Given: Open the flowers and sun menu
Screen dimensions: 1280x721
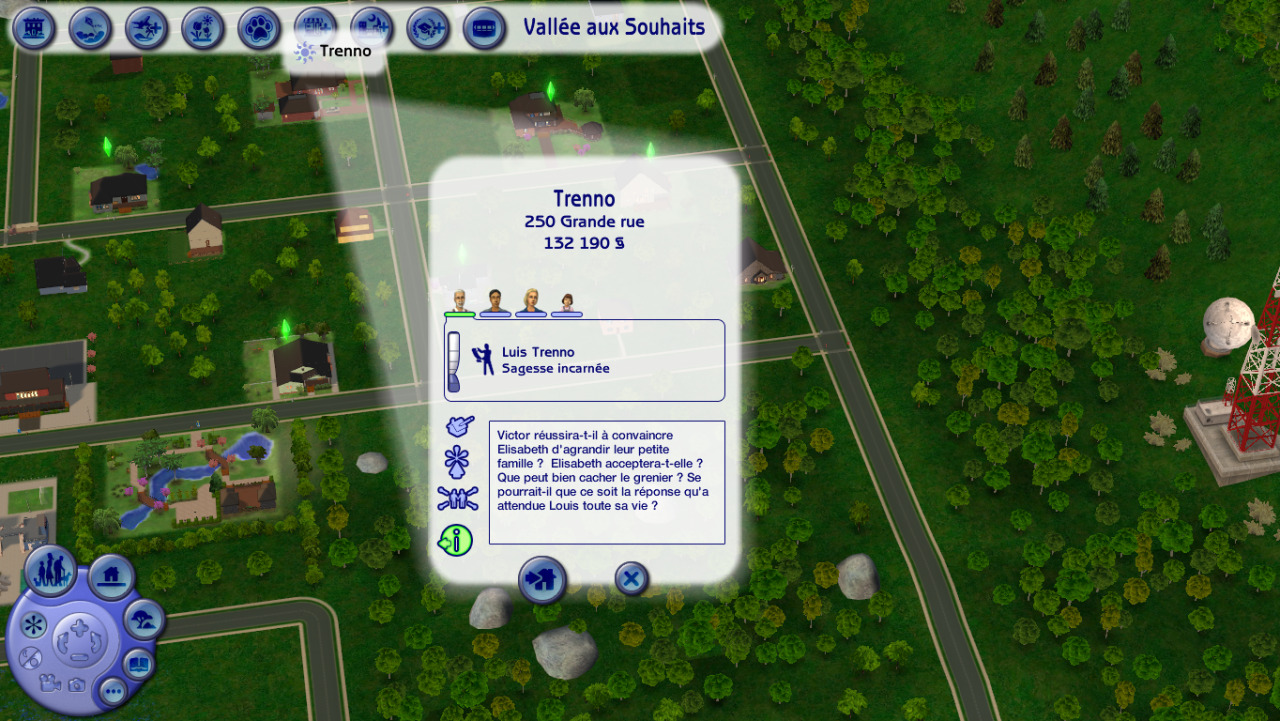Looking at the screenshot, I should pos(203,28).
